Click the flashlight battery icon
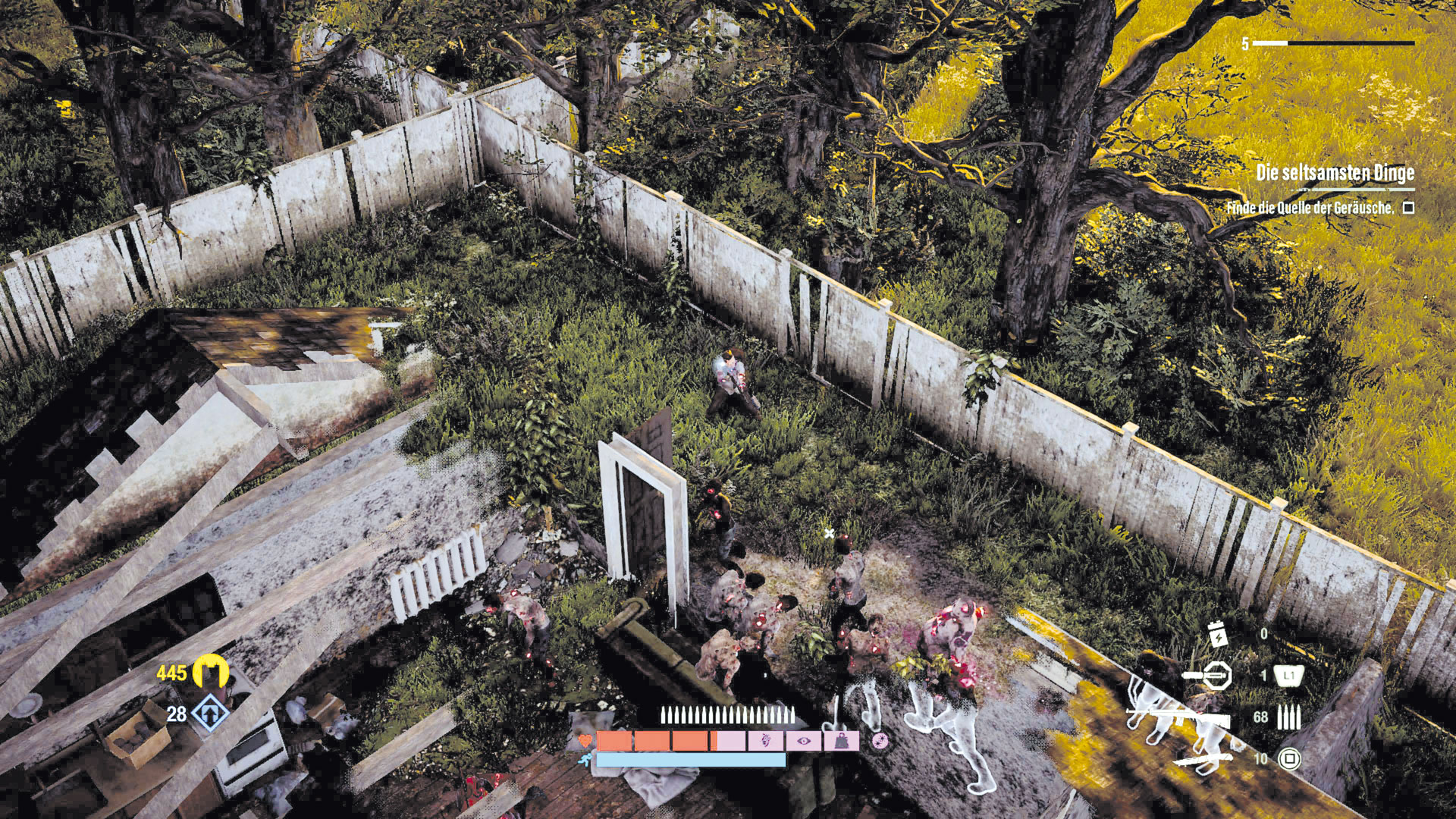 (1219, 639)
